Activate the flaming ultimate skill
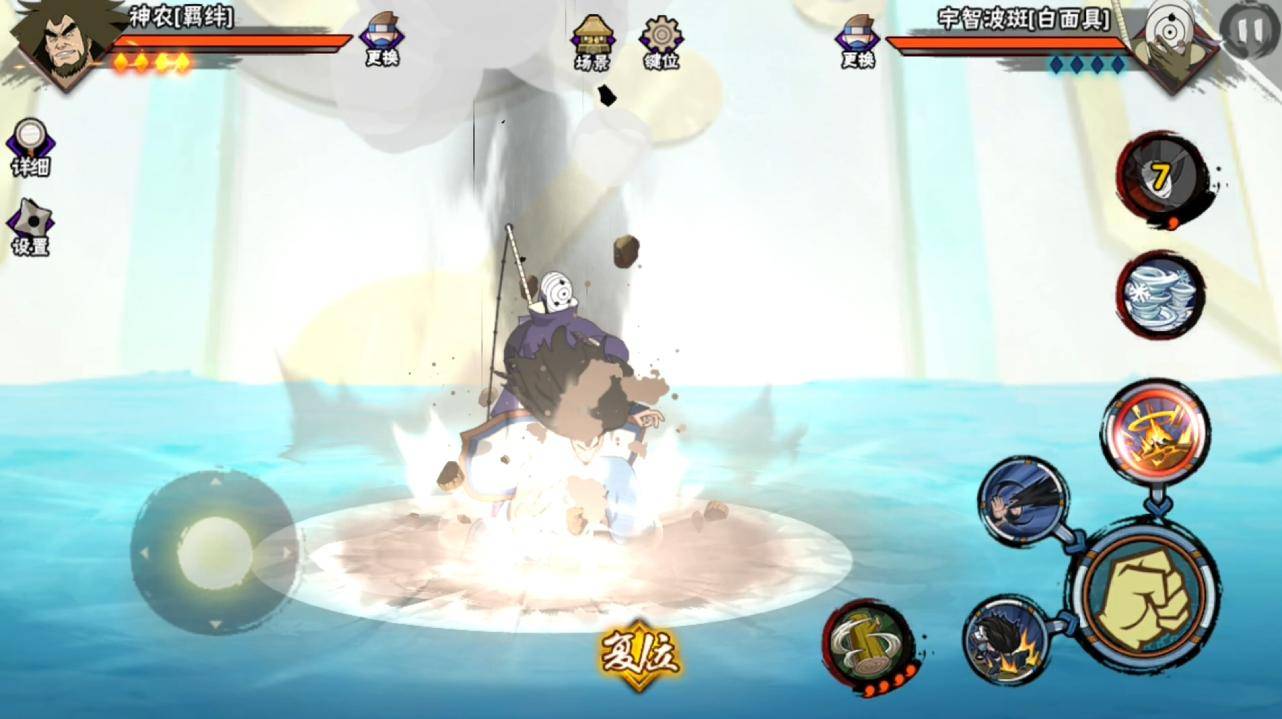Image resolution: width=1282 pixels, height=719 pixels. coord(1155,431)
